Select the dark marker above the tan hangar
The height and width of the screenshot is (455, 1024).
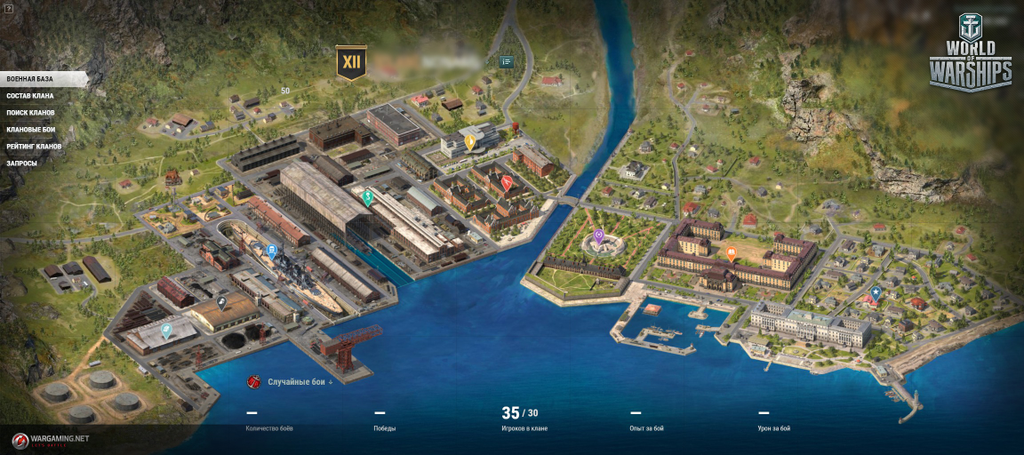point(221,301)
